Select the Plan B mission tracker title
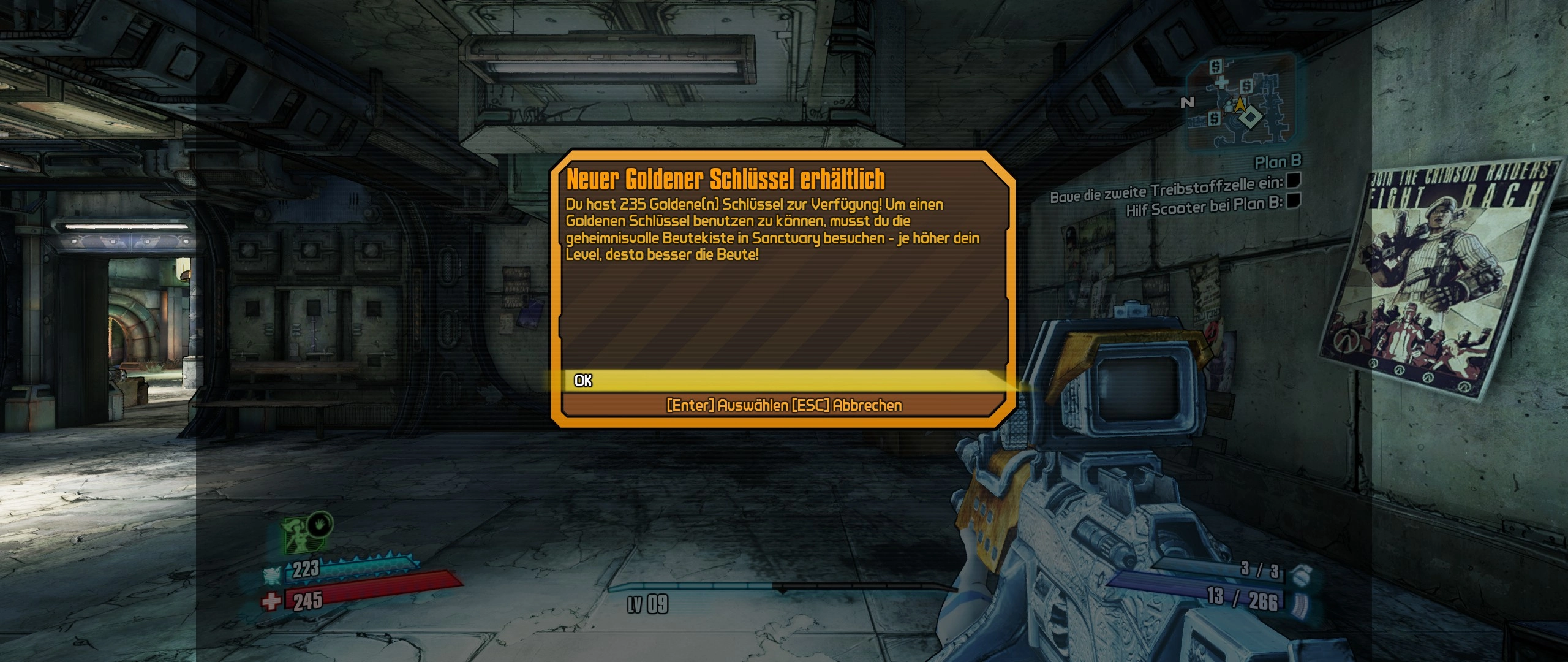The image size is (1568, 662). pos(1278,162)
